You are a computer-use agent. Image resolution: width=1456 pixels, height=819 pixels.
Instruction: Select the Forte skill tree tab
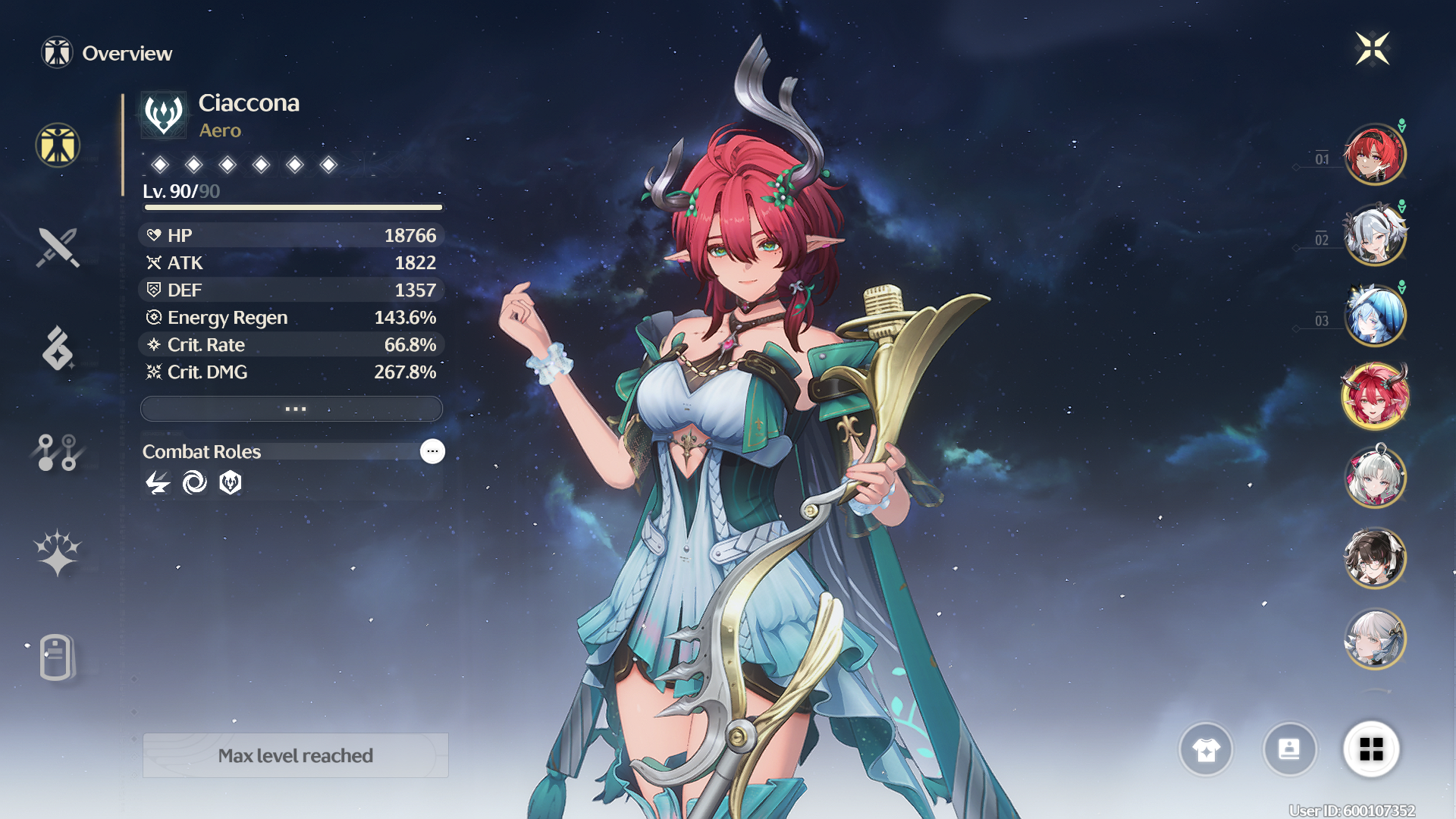pyautogui.click(x=58, y=452)
